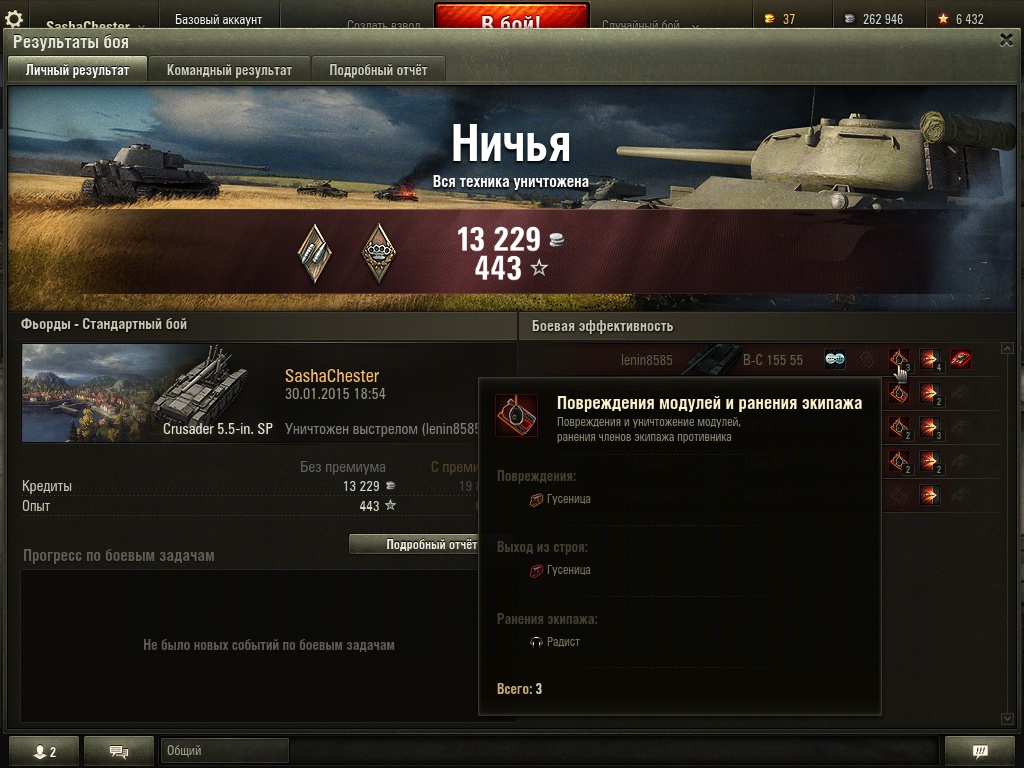
Task: Click the red В бой! button
Action: pyautogui.click(x=511, y=19)
